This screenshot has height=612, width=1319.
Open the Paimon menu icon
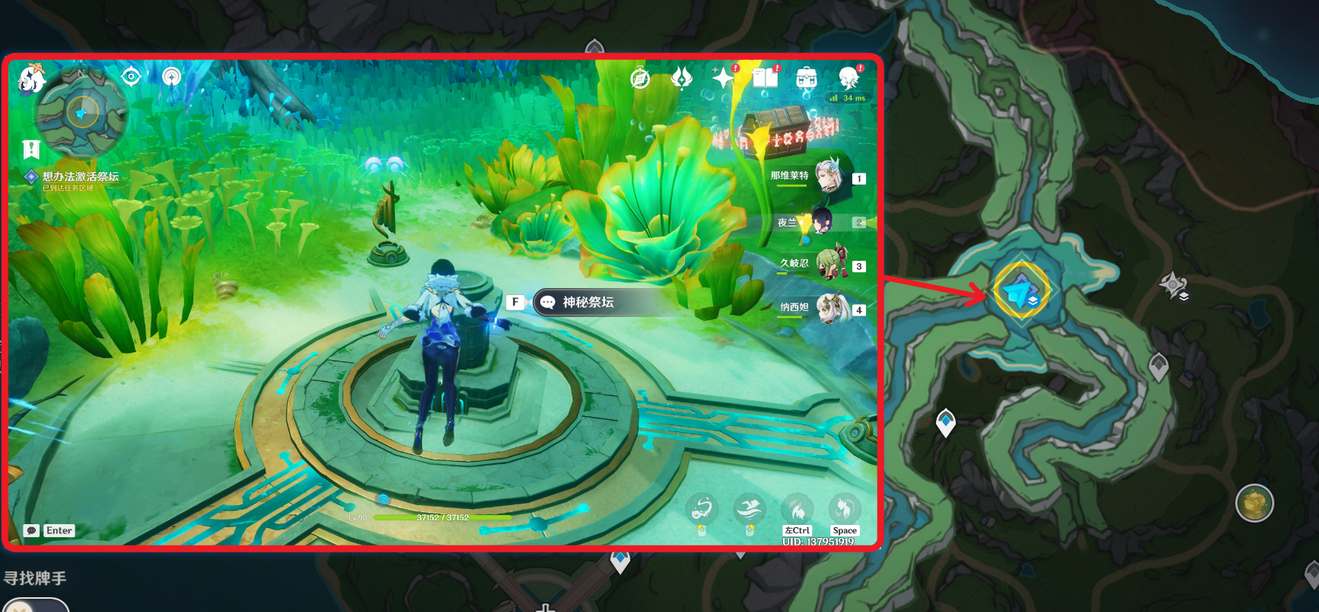[30, 79]
